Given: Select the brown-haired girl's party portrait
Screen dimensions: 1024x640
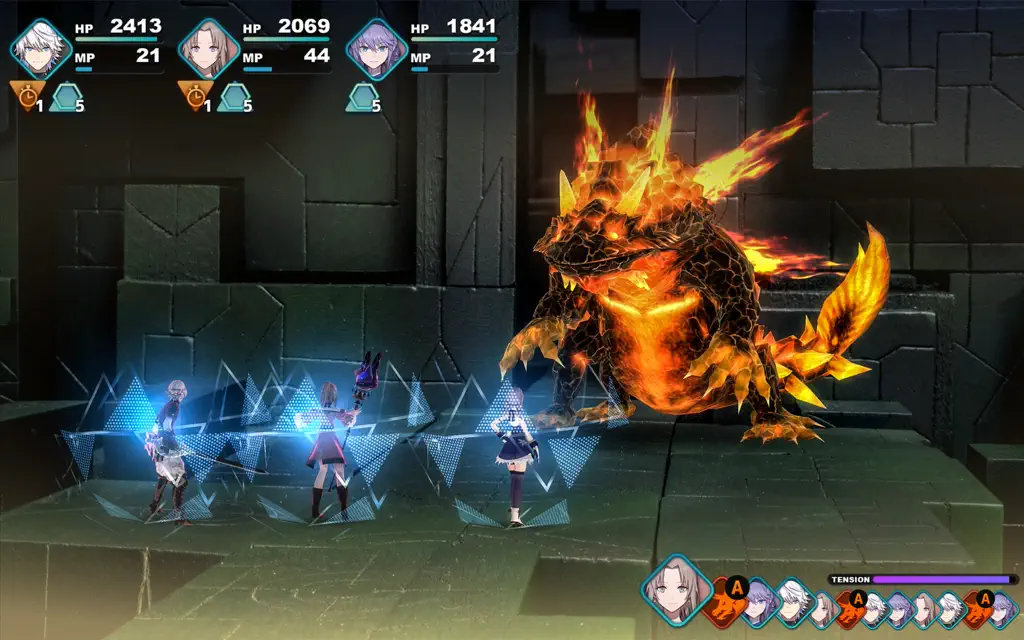Looking at the screenshot, I should click(209, 47).
